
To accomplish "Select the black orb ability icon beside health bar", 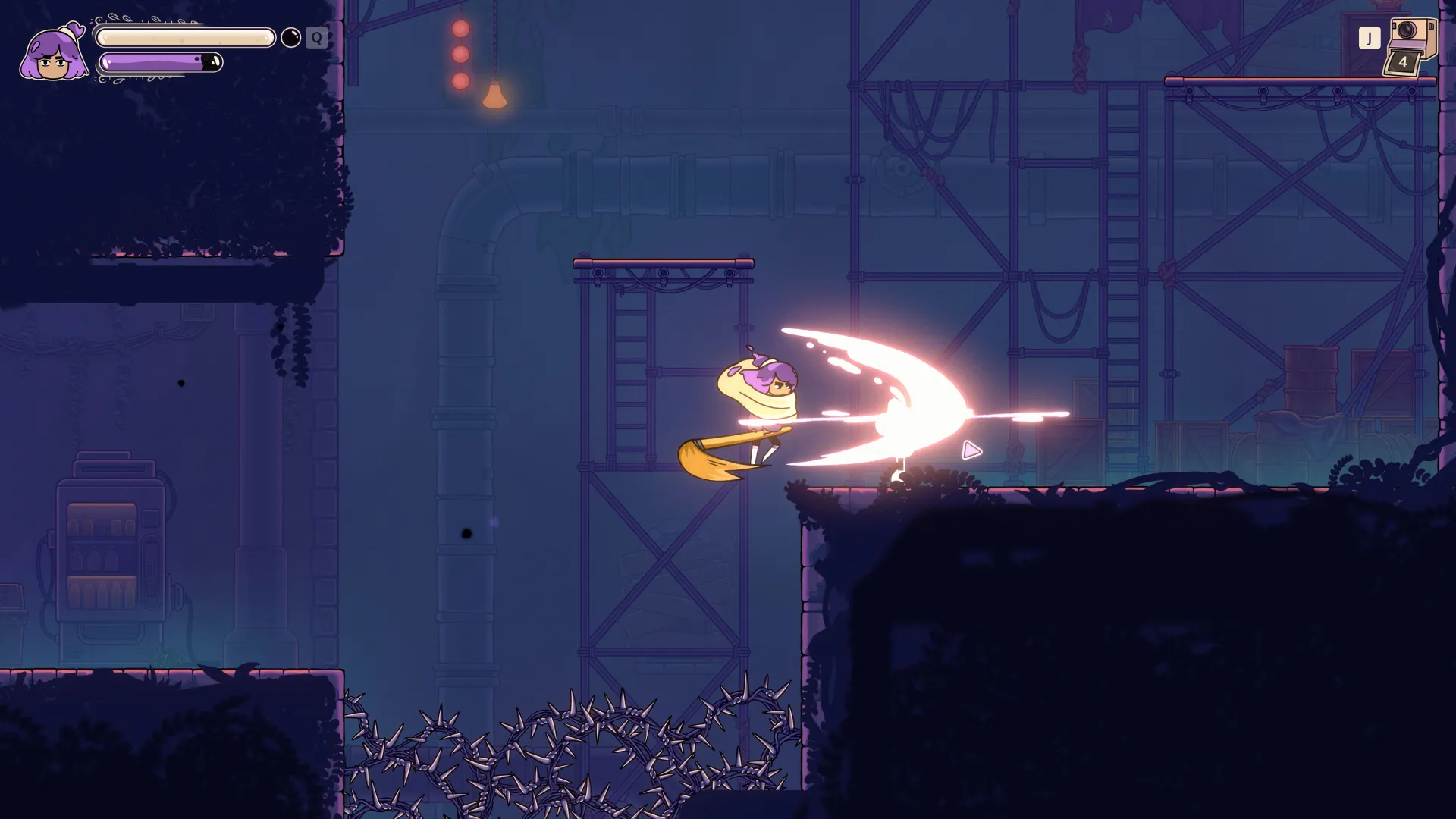I will click(291, 37).
